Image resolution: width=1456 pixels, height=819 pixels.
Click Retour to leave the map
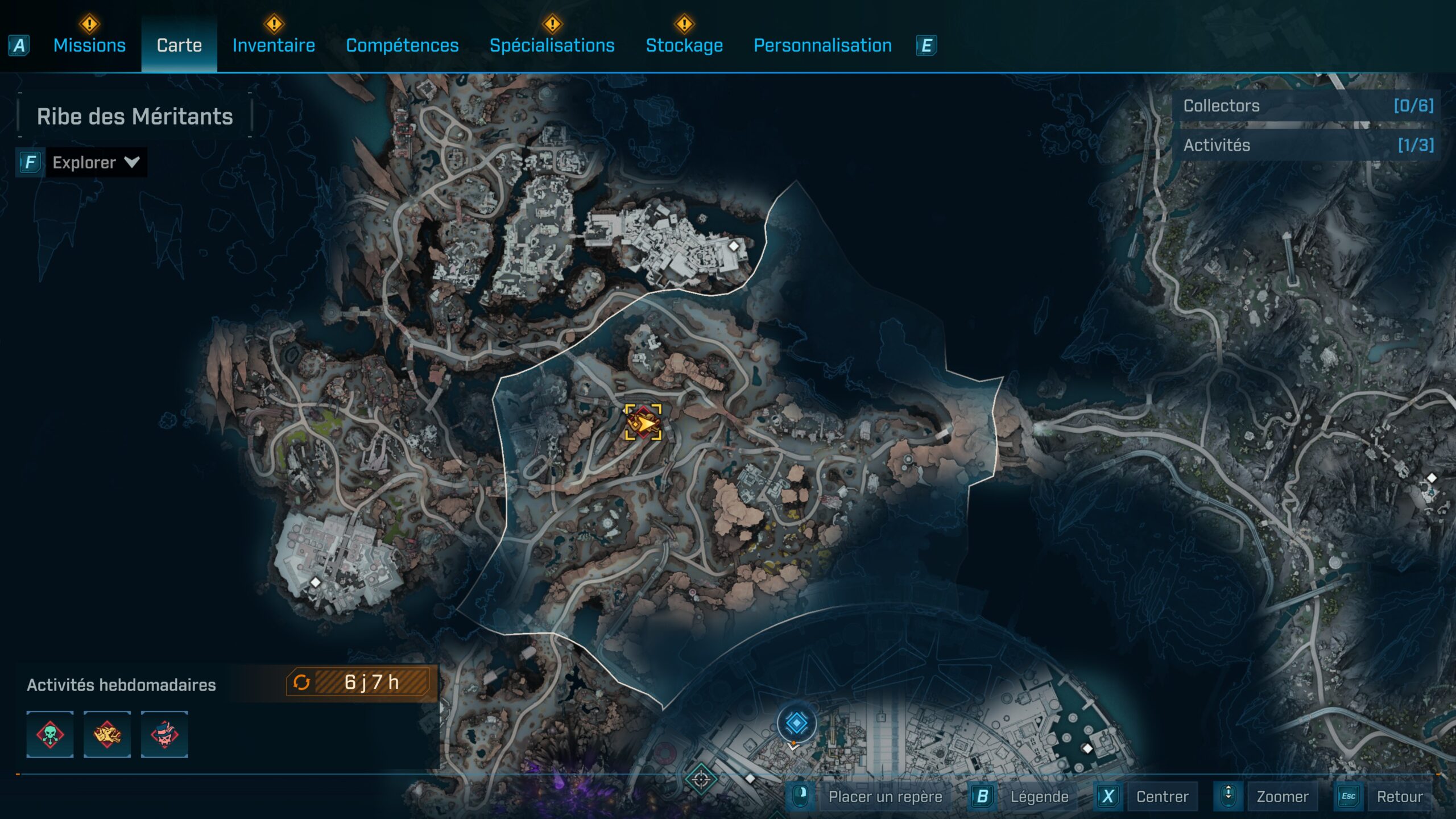click(1399, 797)
